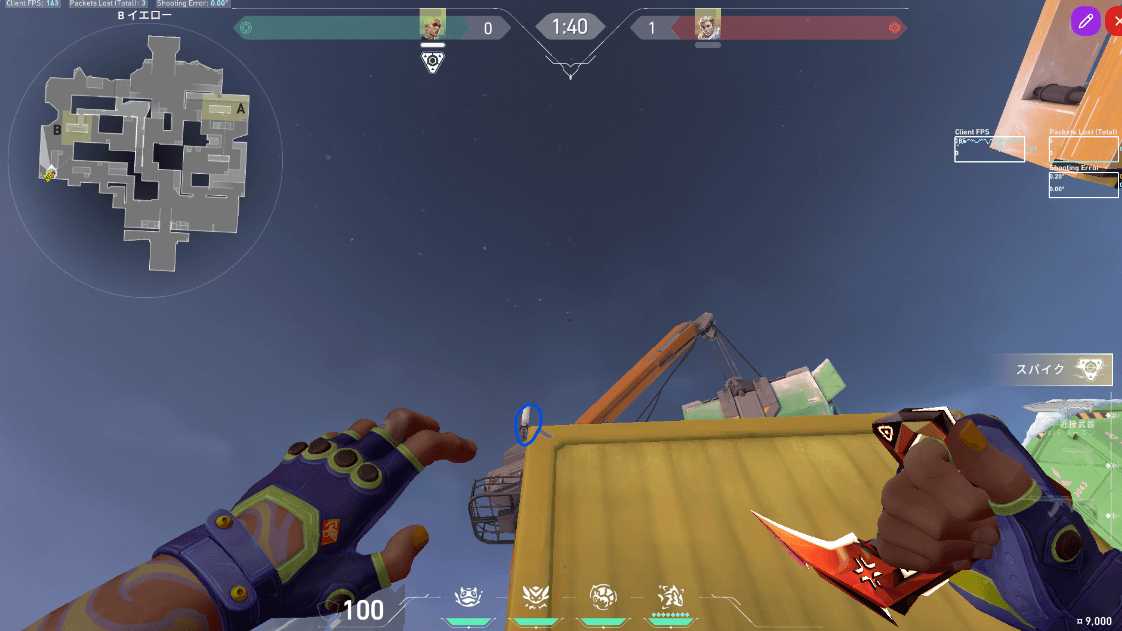Image resolution: width=1122 pixels, height=631 pixels.
Task: Select the B site marker on minimap
Action: 58,130
